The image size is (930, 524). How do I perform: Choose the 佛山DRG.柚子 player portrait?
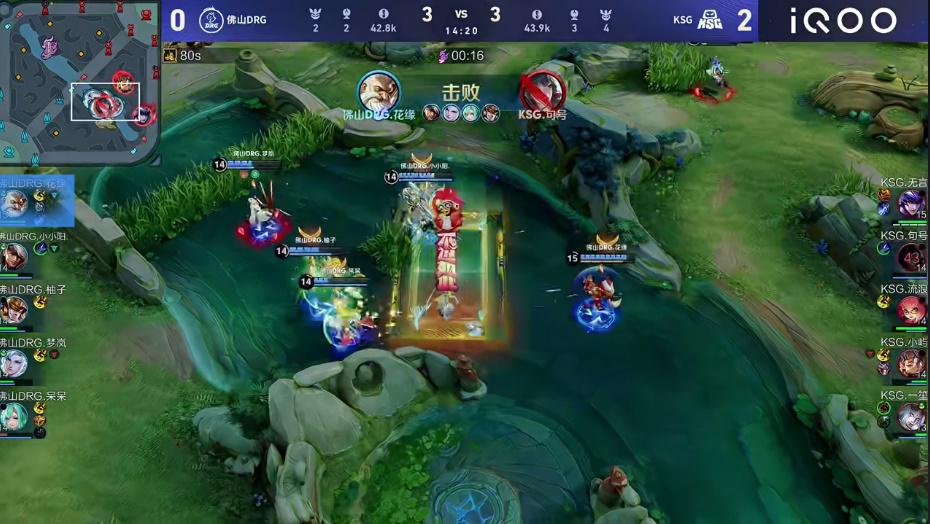click(x=14, y=310)
